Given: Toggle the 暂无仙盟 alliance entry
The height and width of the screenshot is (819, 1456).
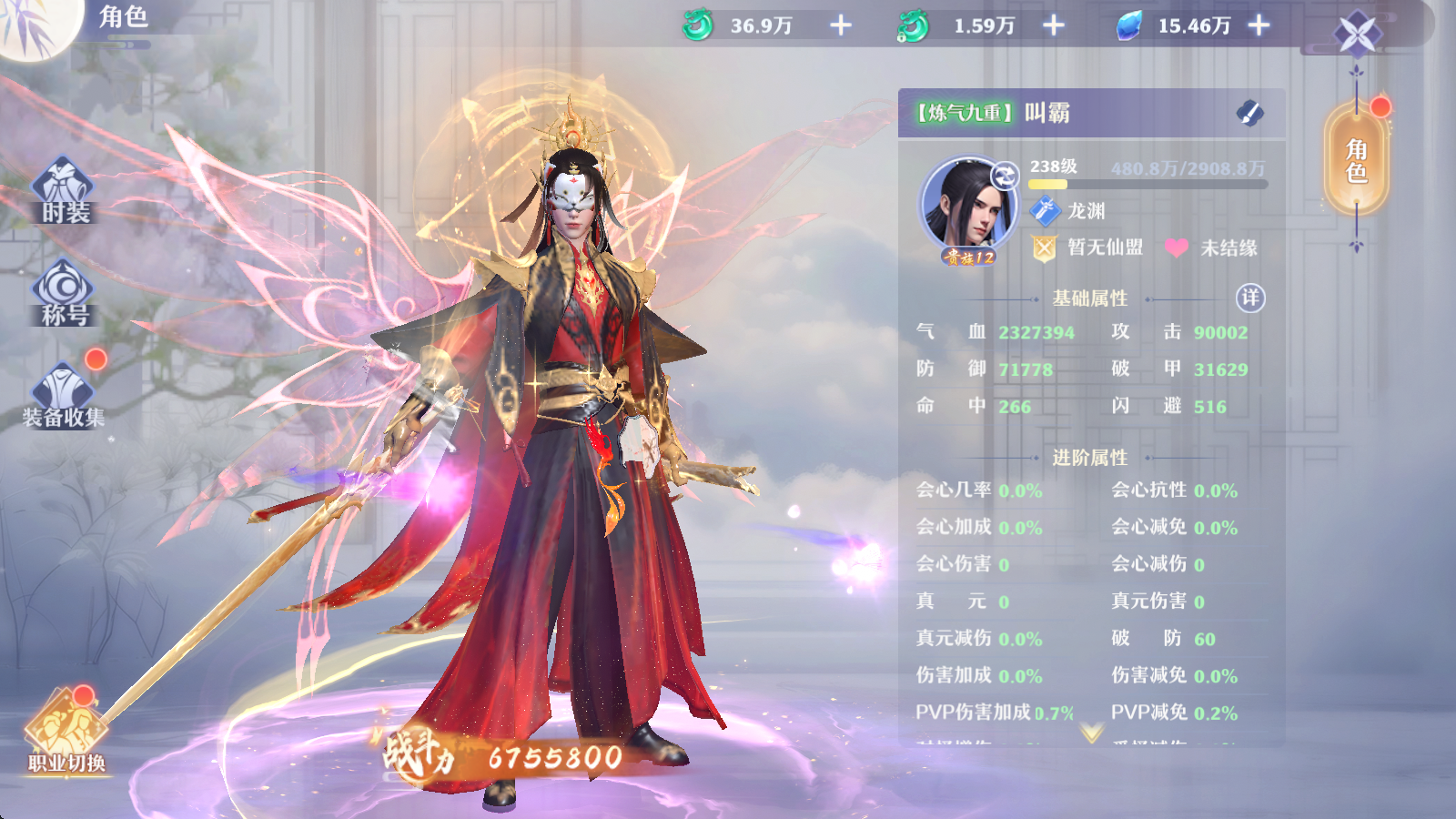Looking at the screenshot, I should tap(1106, 247).
